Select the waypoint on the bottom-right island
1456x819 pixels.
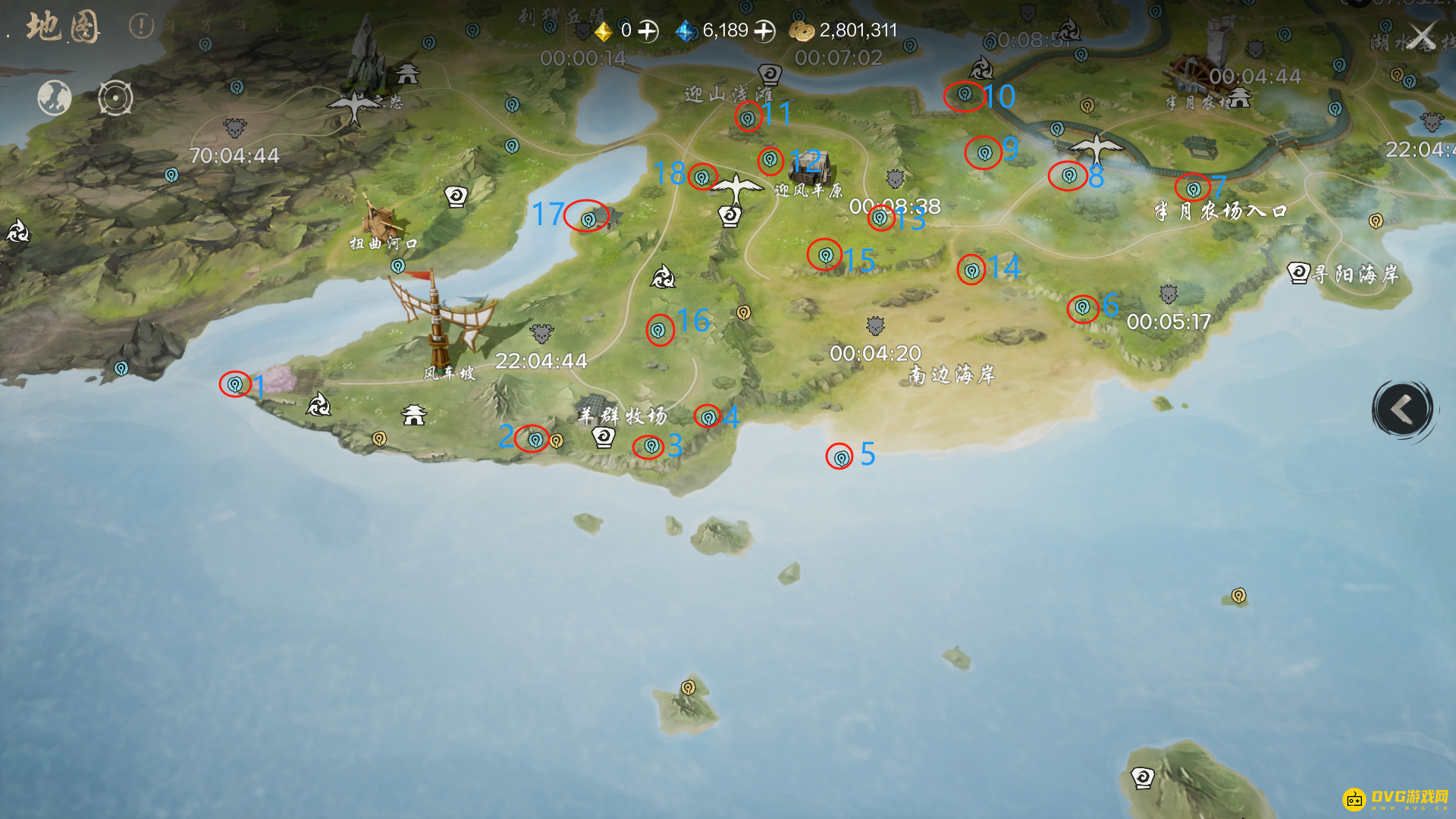[x=1142, y=777]
